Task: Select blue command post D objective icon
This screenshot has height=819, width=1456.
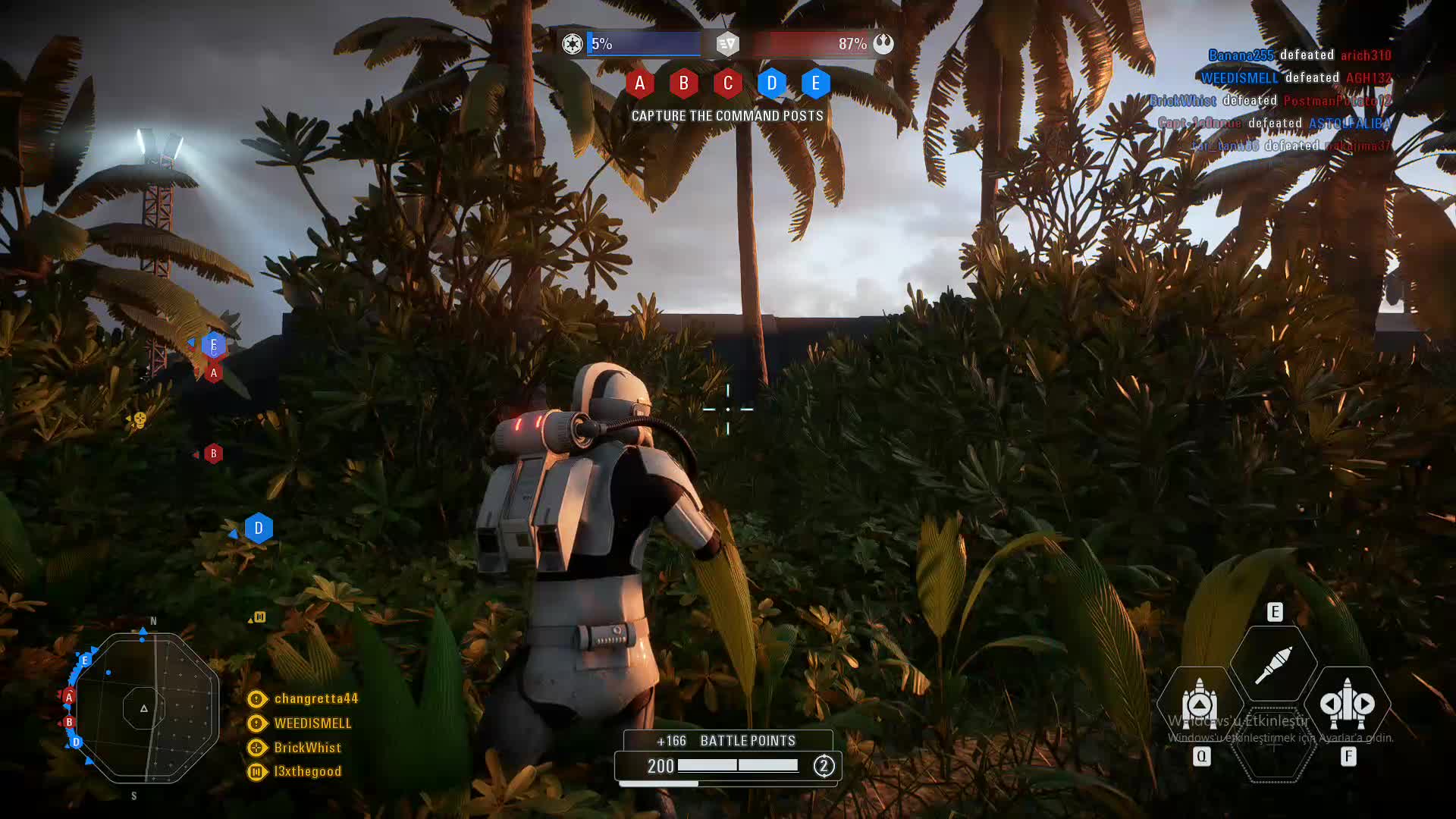Action: tap(771, 83)
